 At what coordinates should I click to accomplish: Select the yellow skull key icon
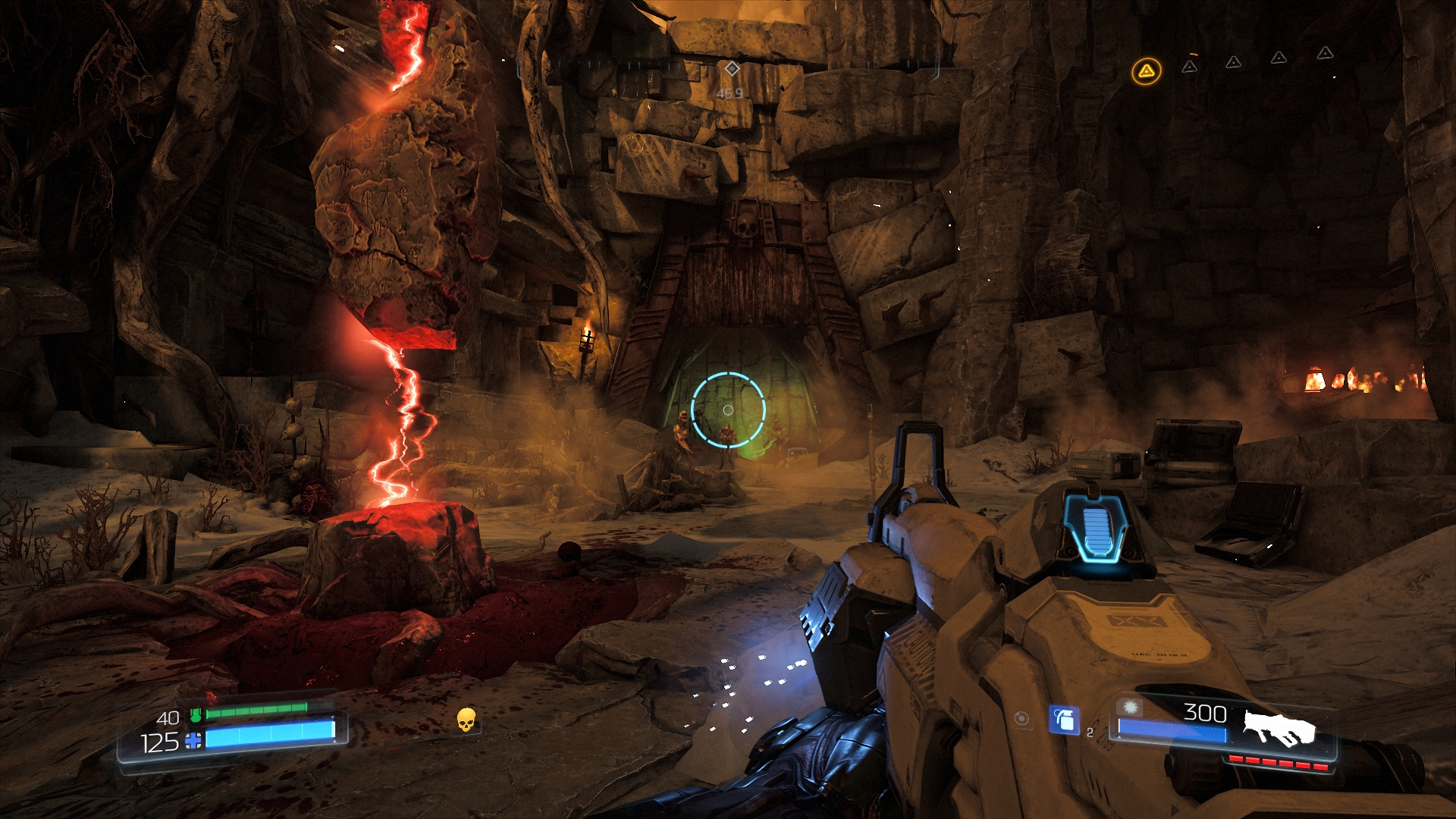pos(466,720)
